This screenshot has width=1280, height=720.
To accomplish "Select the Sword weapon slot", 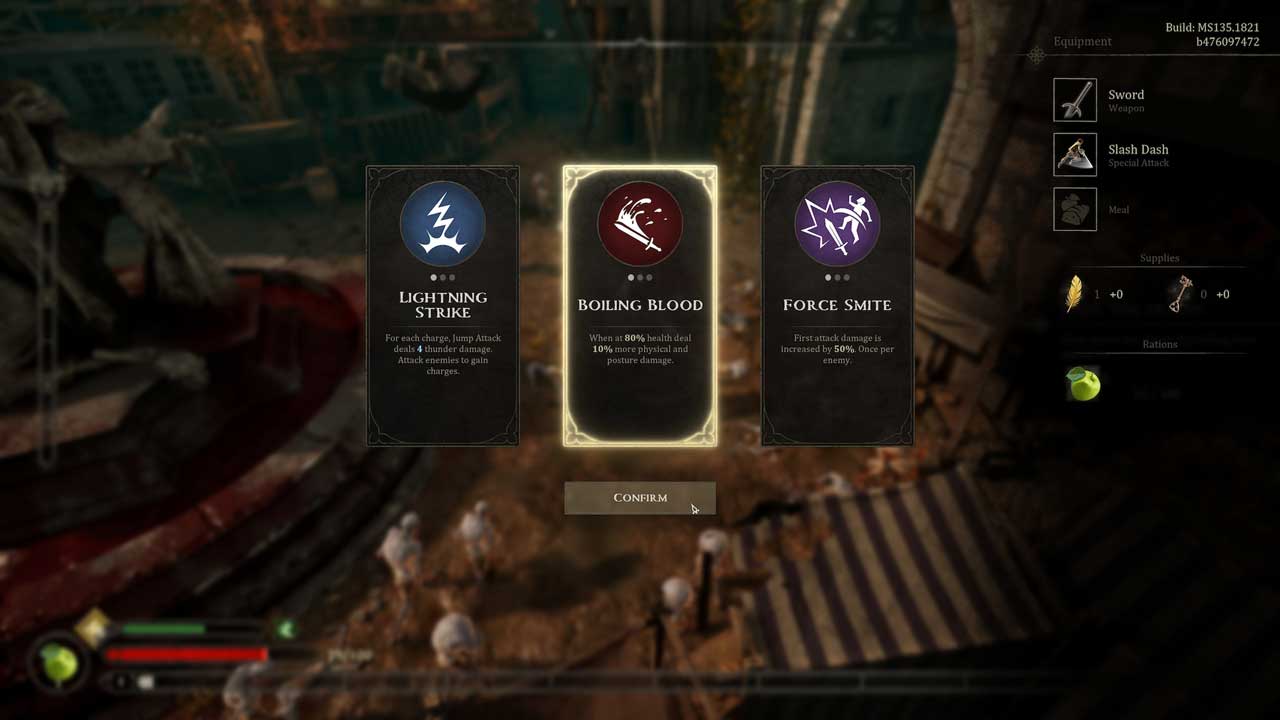I will coord(1075,100).
